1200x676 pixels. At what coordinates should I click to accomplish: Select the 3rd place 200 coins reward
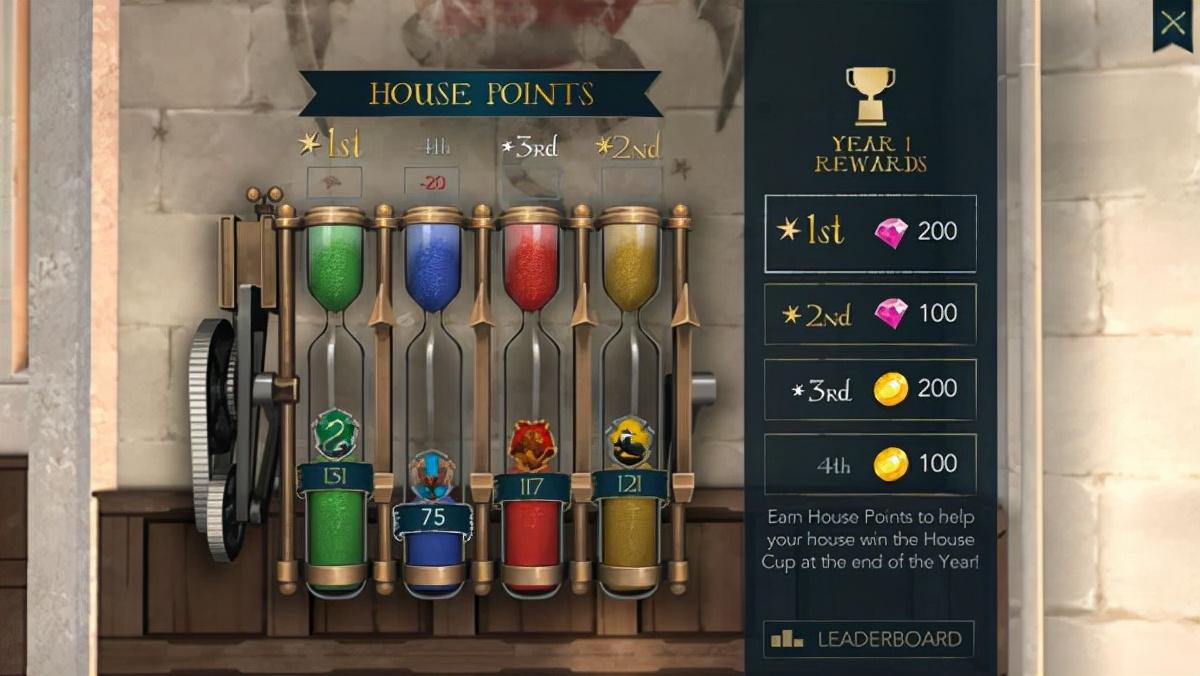tap(870, 389)
